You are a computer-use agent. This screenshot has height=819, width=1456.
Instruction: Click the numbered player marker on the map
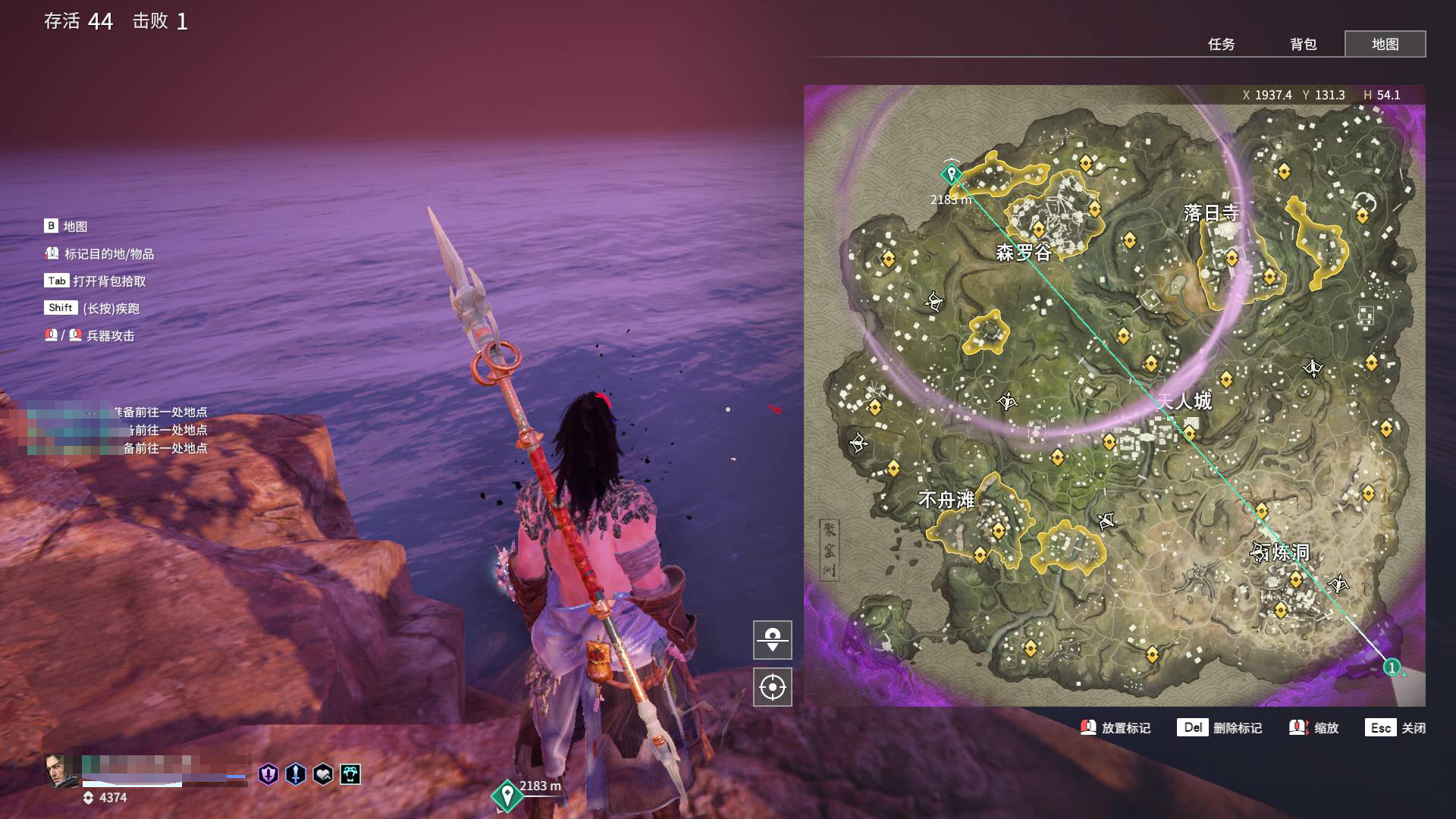[x=1392, y=667]
